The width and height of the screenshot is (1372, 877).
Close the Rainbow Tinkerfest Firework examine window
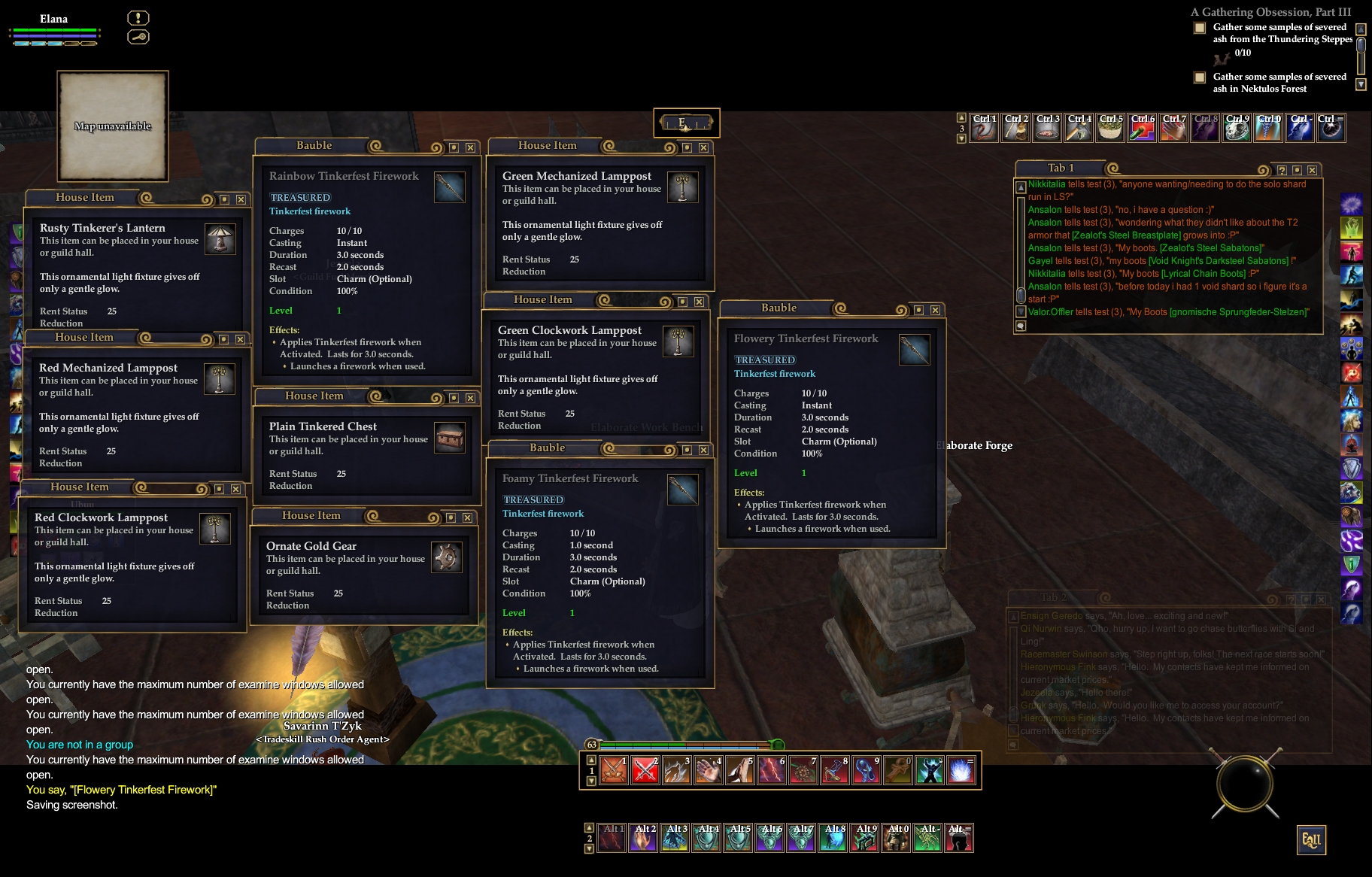pos(470,147)
